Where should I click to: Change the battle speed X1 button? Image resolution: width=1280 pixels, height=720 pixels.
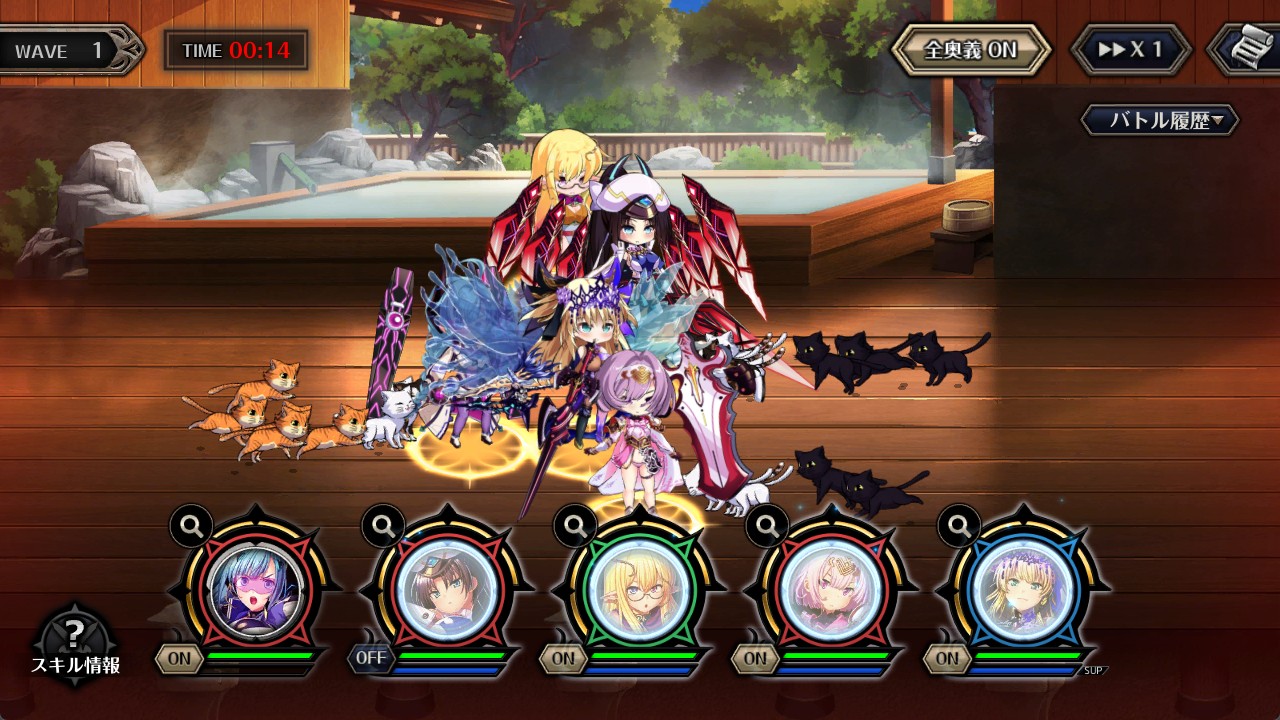pos(1131,50)
